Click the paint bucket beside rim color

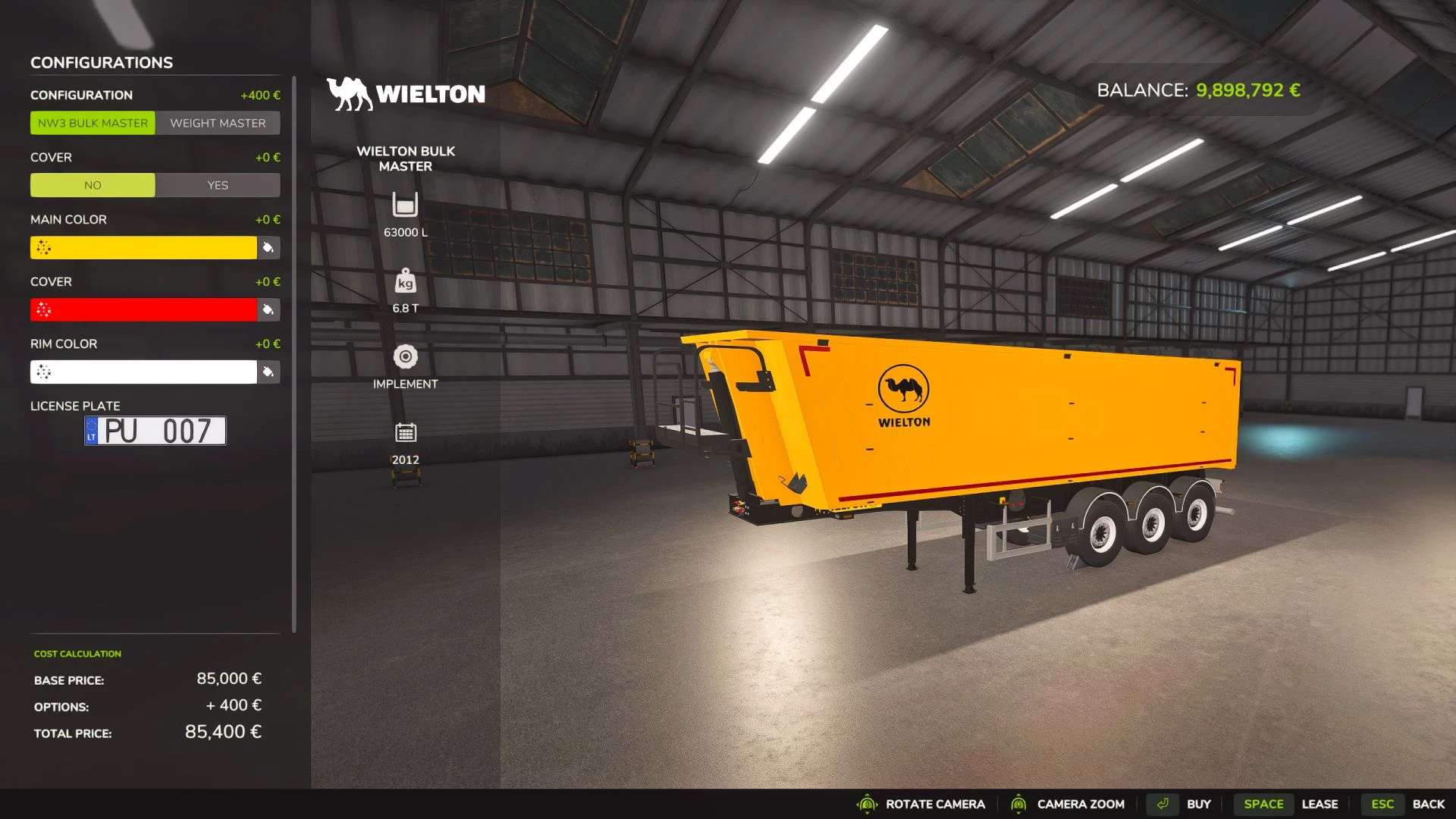(268, 372)
